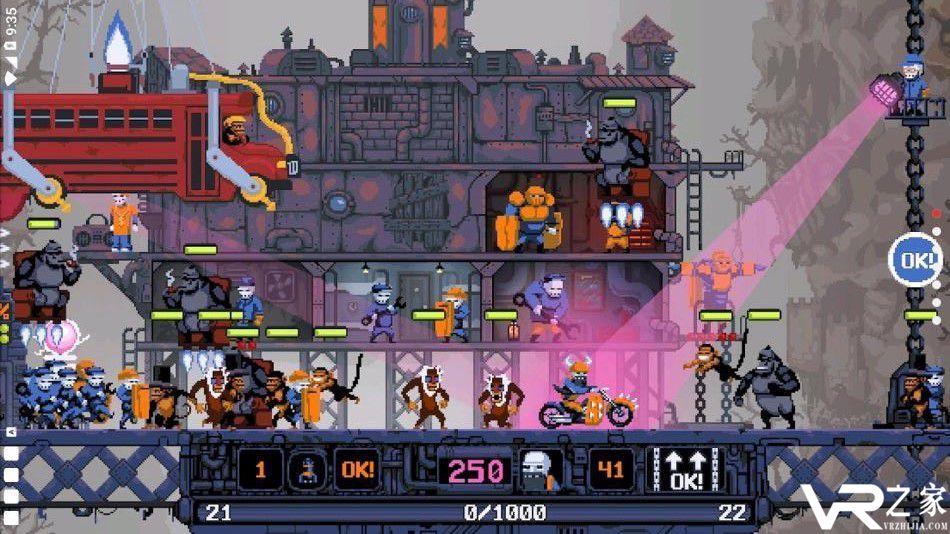Screen dimensions: 950x534
Task: Activate the double-arrow OK! upgrade button
Action: point(689,469)
